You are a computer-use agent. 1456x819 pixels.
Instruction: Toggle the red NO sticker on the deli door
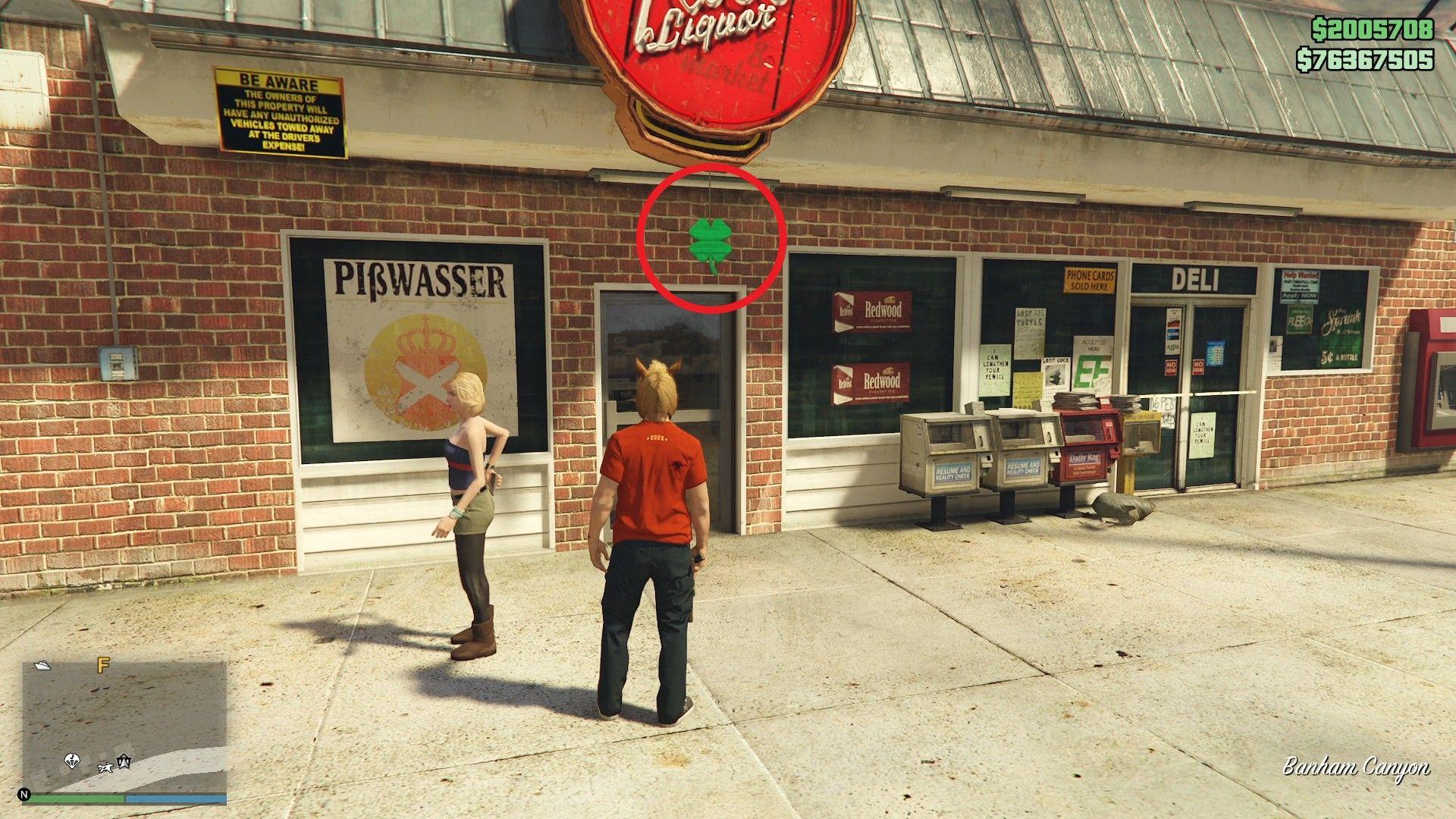coord(1172,368)
